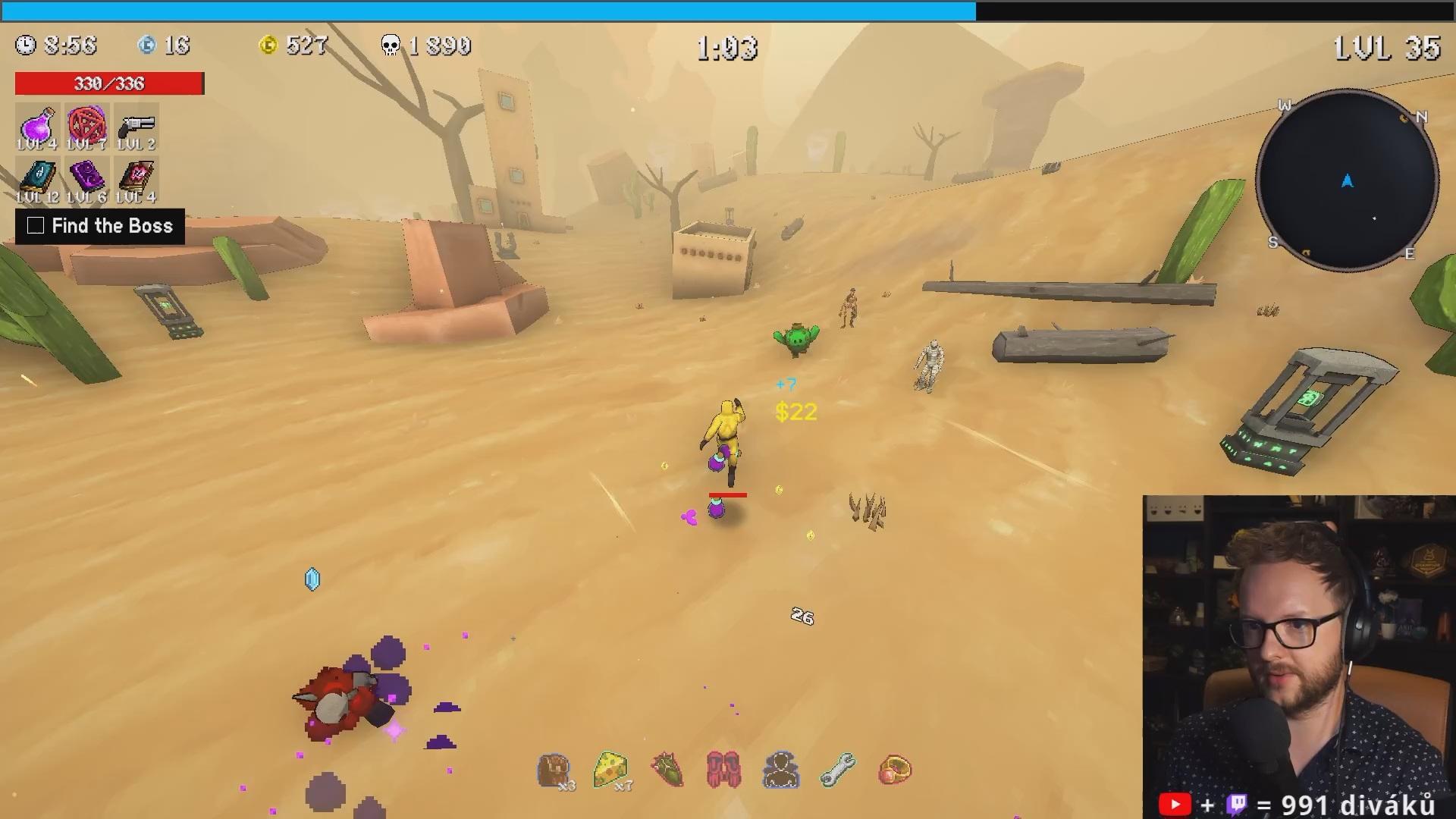The image size is (1456, 819).
Task: Open the circular compass minimap
Action: click(x=1347, y=180)
